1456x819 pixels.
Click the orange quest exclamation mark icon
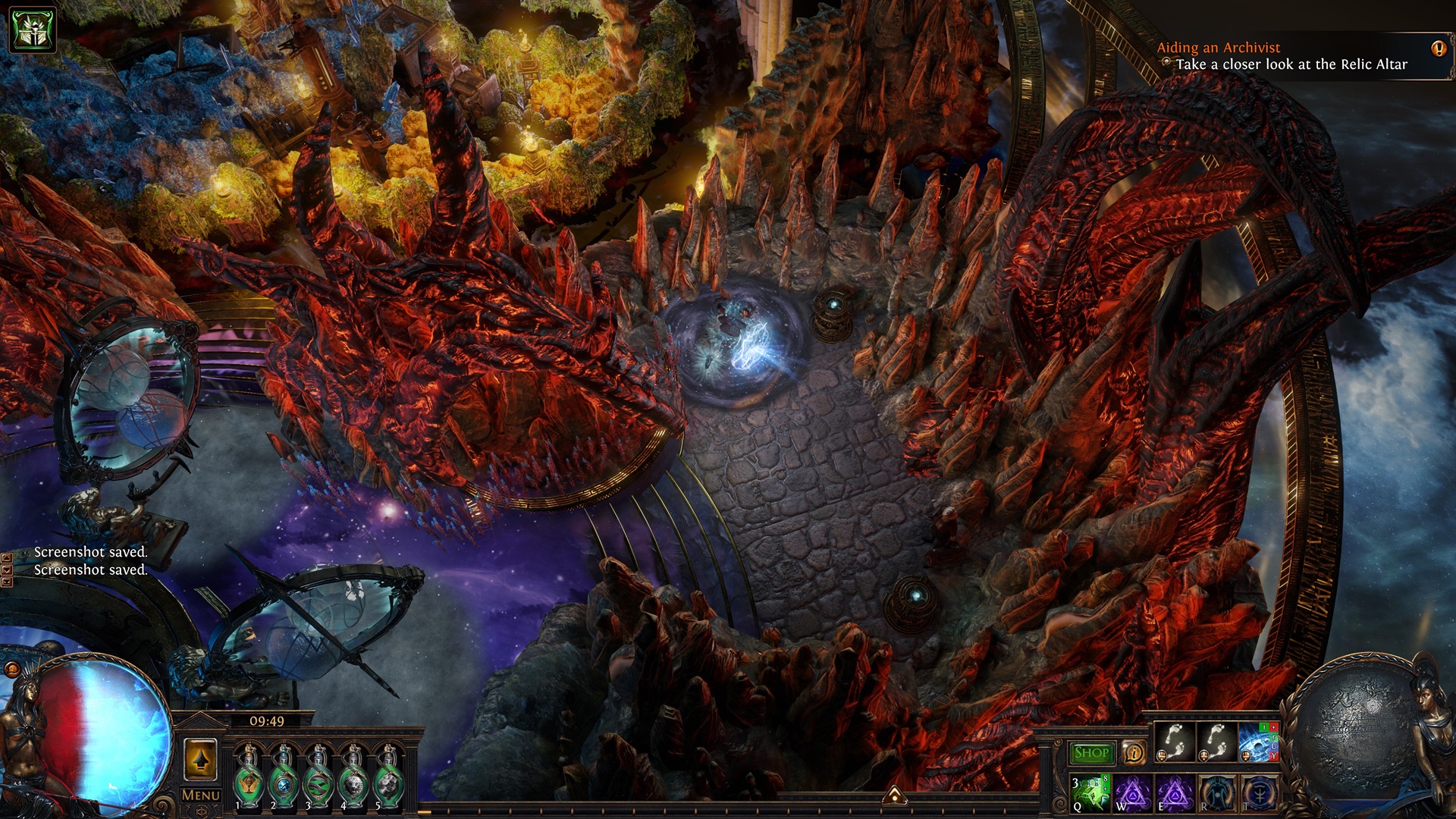(x=1439, y=49)
